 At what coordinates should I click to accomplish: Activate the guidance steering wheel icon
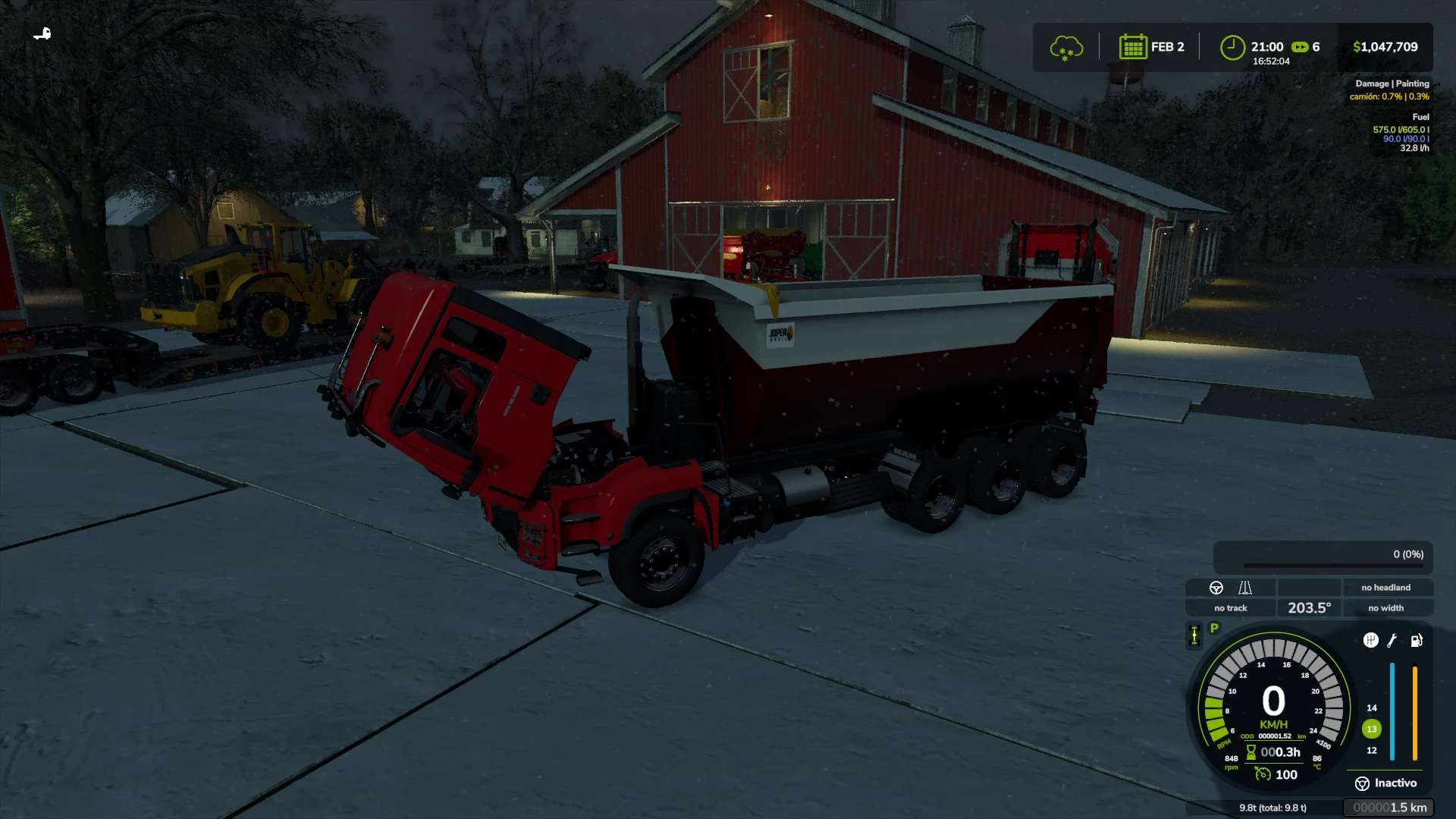point(1216,588)
